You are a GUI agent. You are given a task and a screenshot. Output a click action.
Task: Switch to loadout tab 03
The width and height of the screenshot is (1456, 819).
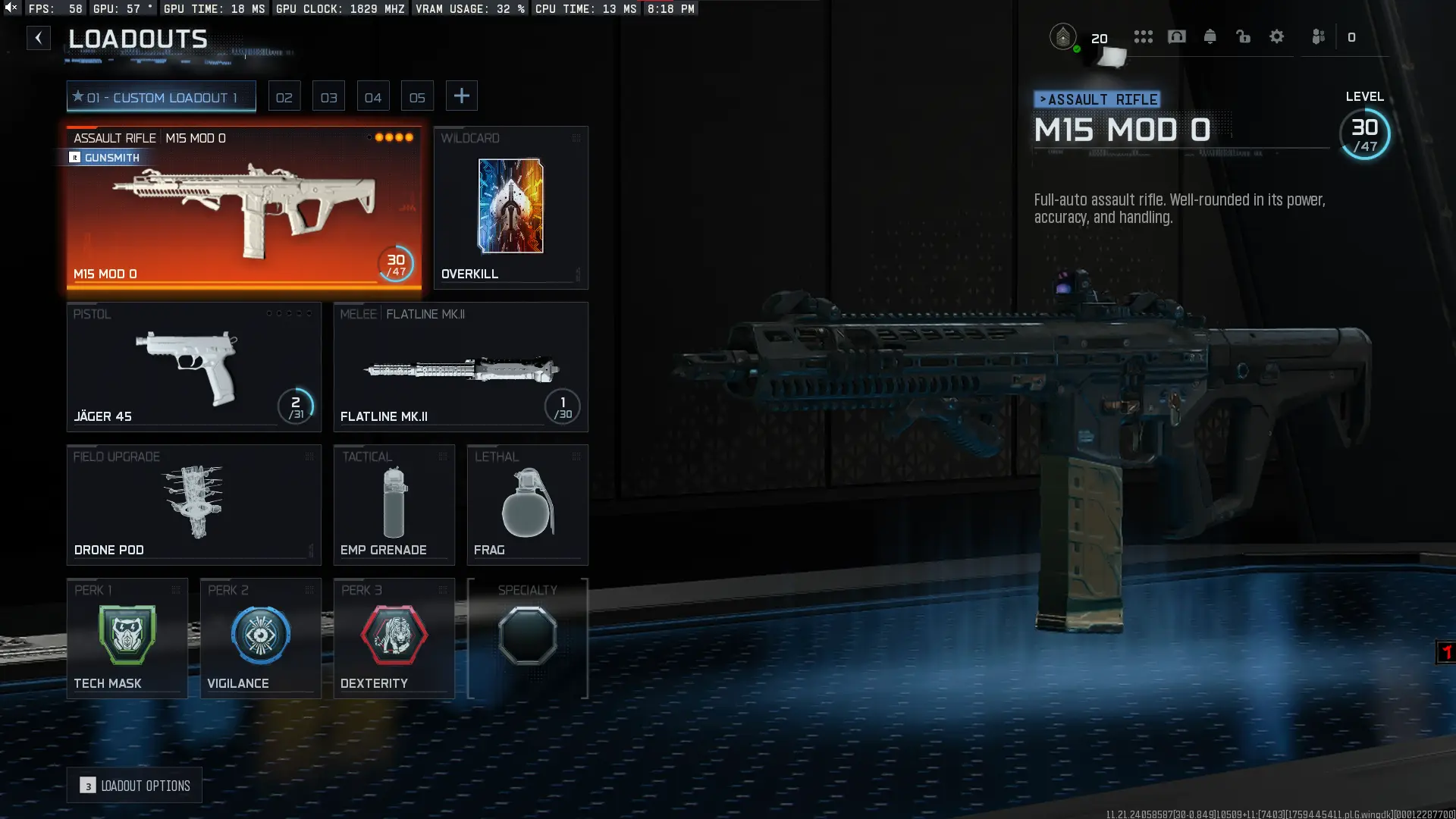(329, 96)
